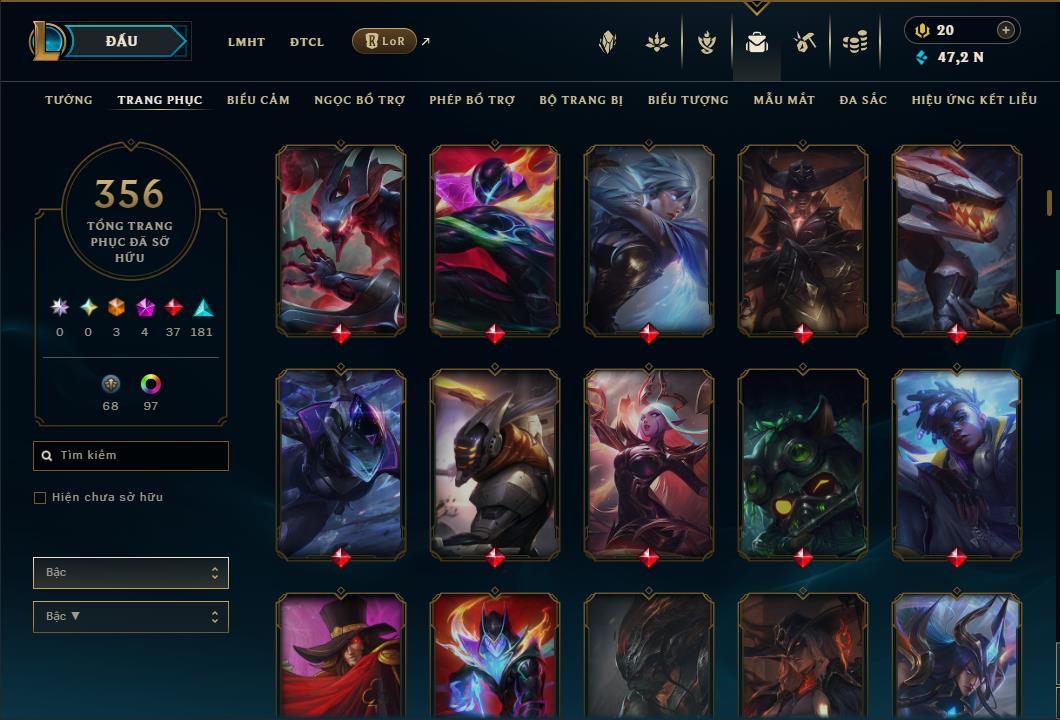Screen dimensions: 1060x720
Task: Add currency with the plus button
Action: tap(1005, 30)
